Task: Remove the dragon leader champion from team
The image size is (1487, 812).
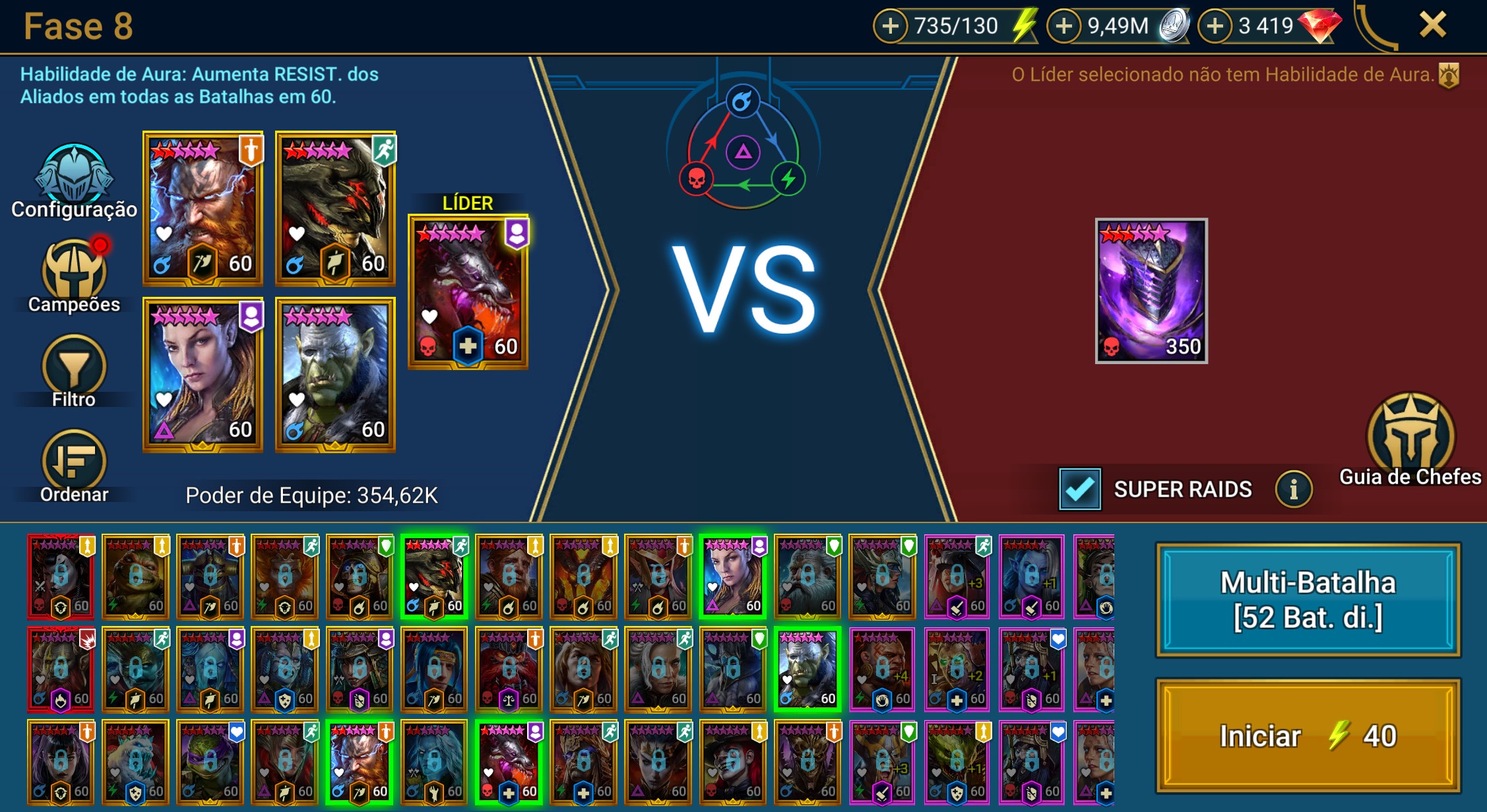Action: click(468, 291)
